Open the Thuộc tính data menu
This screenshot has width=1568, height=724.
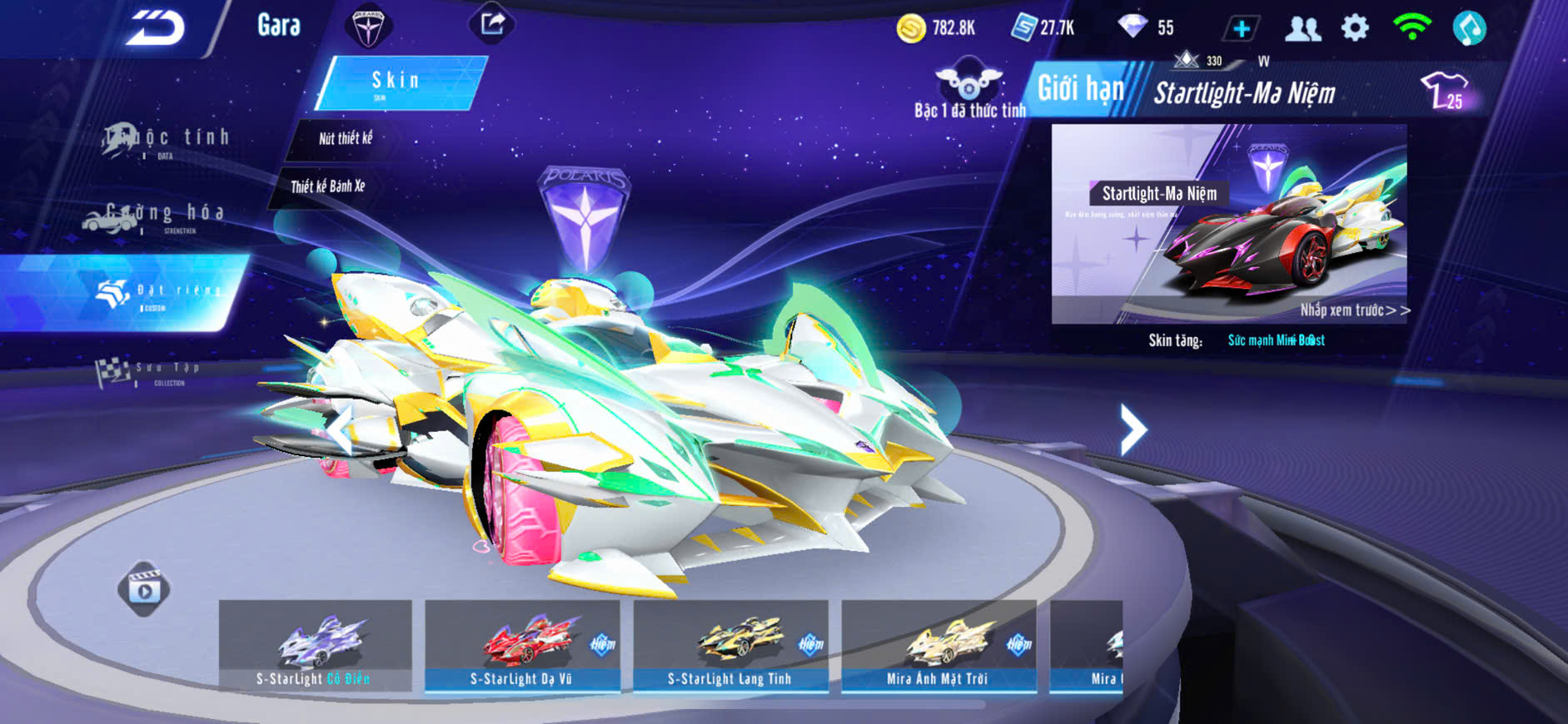(167, 141)
